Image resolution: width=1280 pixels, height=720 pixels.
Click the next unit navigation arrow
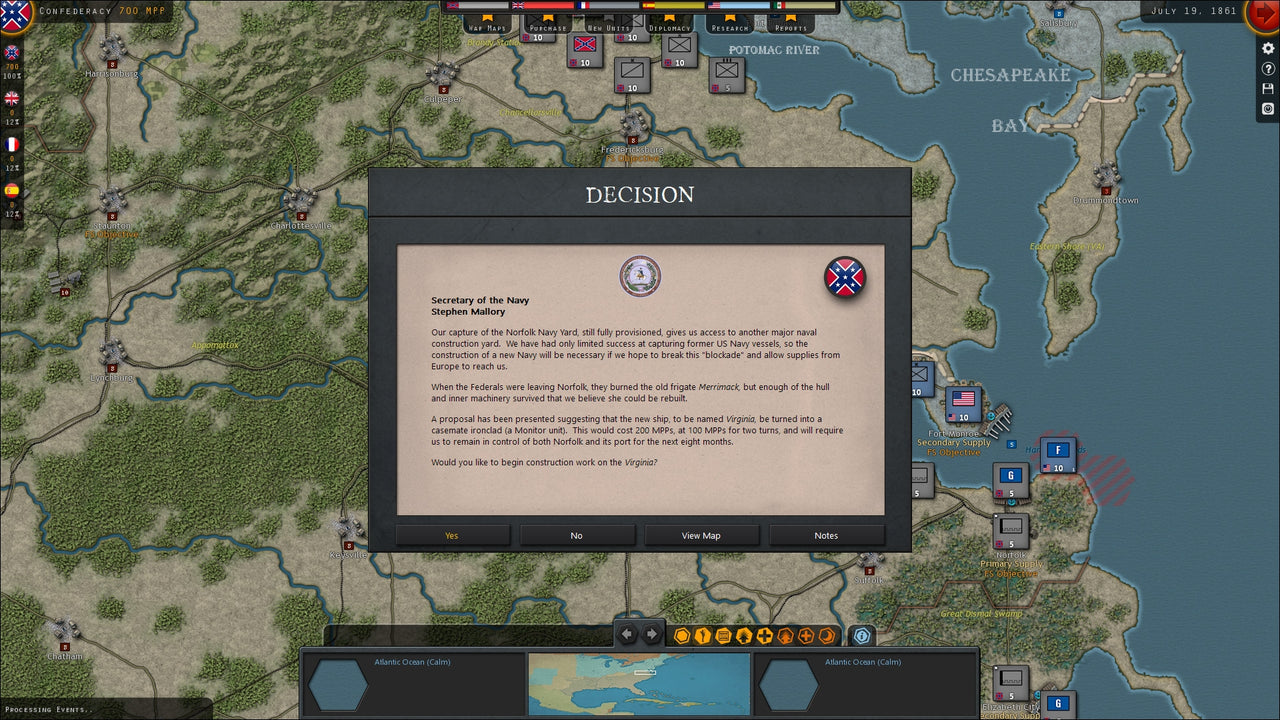pyautogui.click(x=651, y=633)
